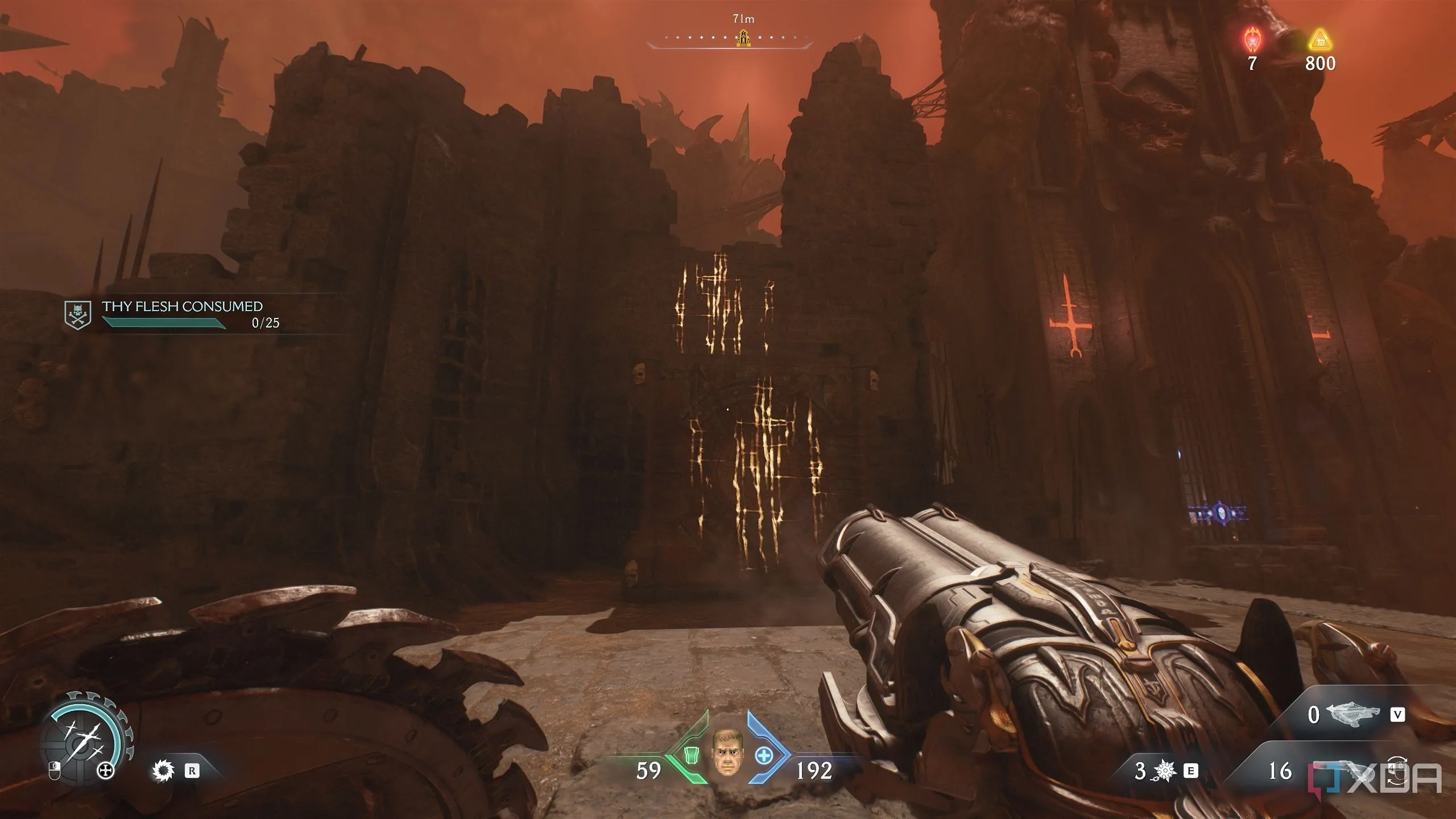Select the Thy Flesh Consumed challenge tracker
1456x819 pixels.
(181, 315)
